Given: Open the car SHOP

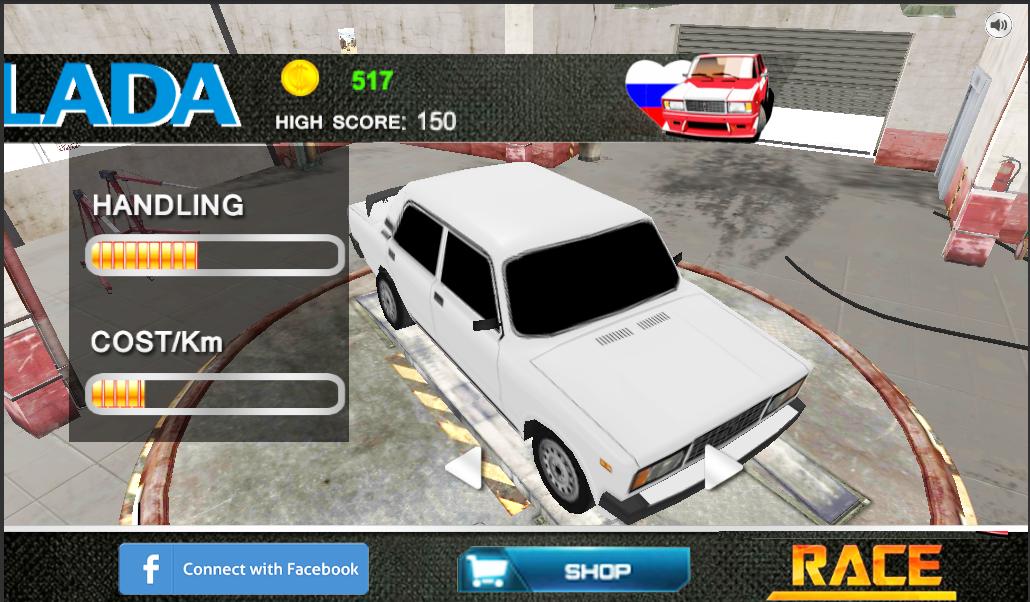Looking at the screenshot, I should click(x=574, y=571).
